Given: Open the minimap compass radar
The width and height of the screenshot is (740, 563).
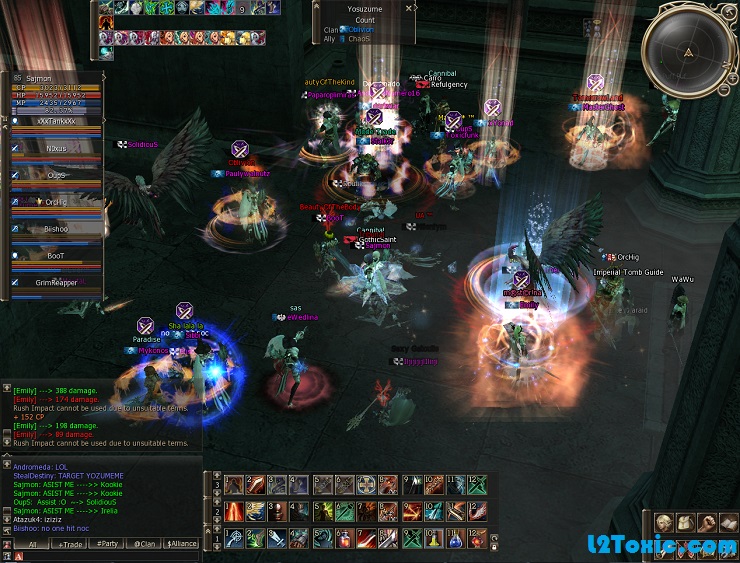Looking at the screenshot, I should click(x=687, y=51).
